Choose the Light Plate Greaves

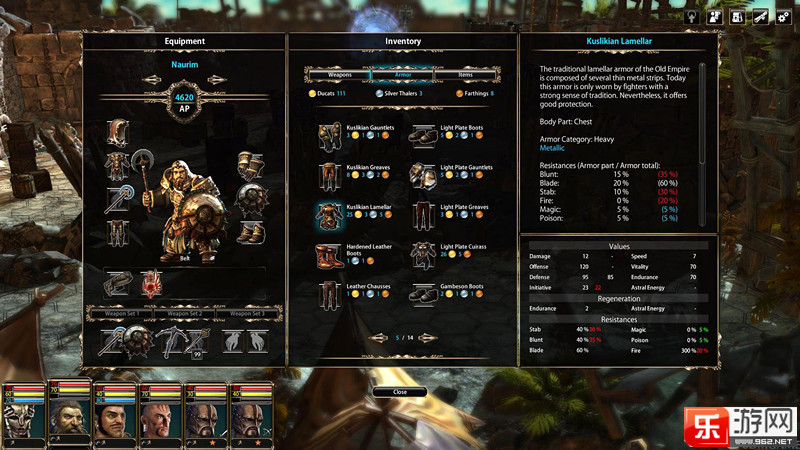click(x=425, y=214)
